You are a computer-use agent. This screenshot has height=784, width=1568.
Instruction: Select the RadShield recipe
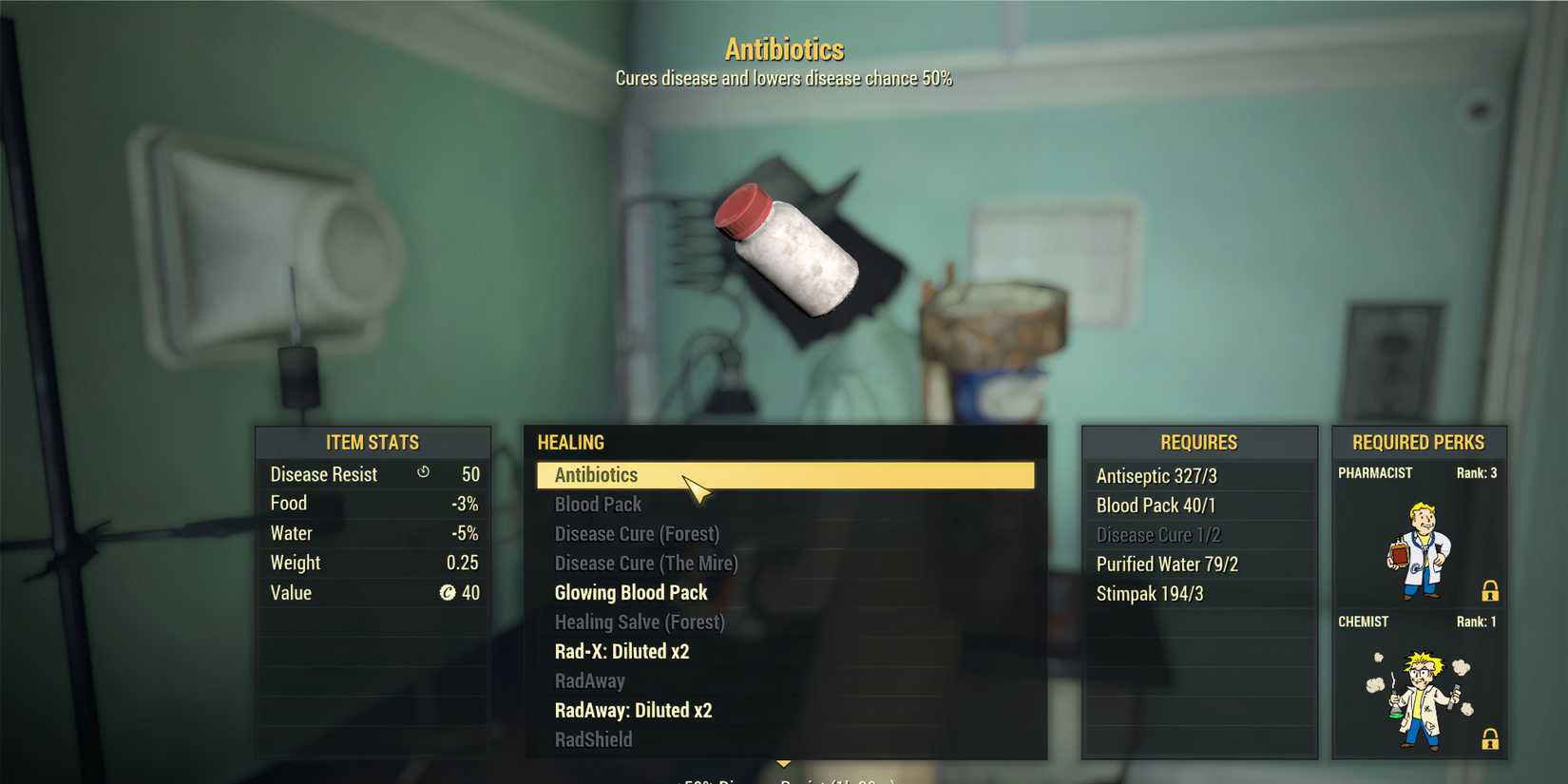point(593,738)
